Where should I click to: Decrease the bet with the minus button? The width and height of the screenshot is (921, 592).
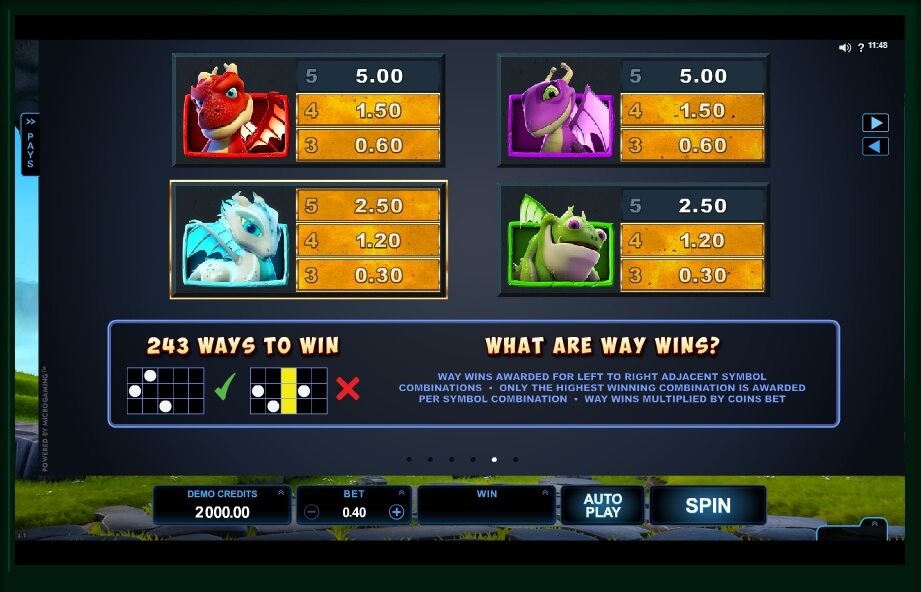click(312, 512)
